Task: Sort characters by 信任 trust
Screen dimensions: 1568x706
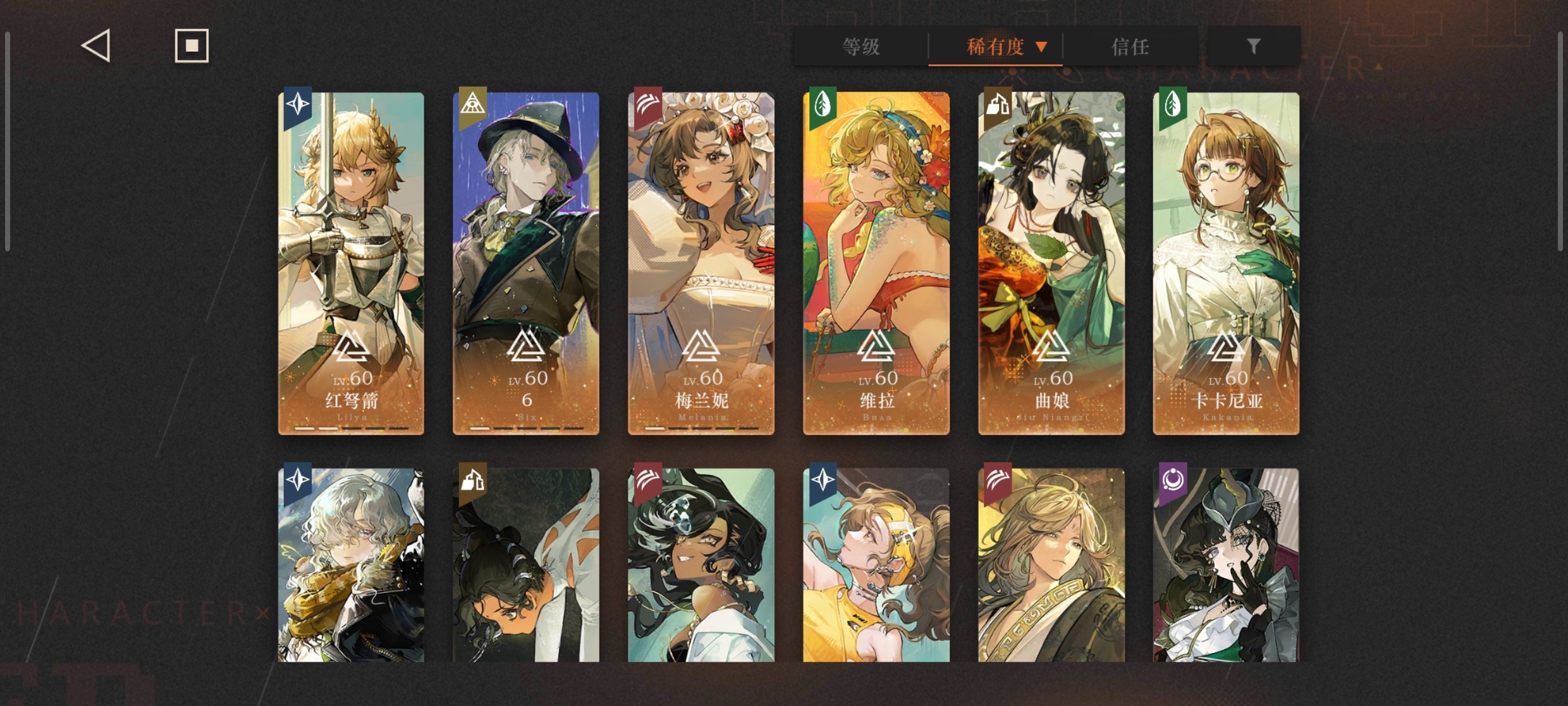Action: click(1130, 47)
